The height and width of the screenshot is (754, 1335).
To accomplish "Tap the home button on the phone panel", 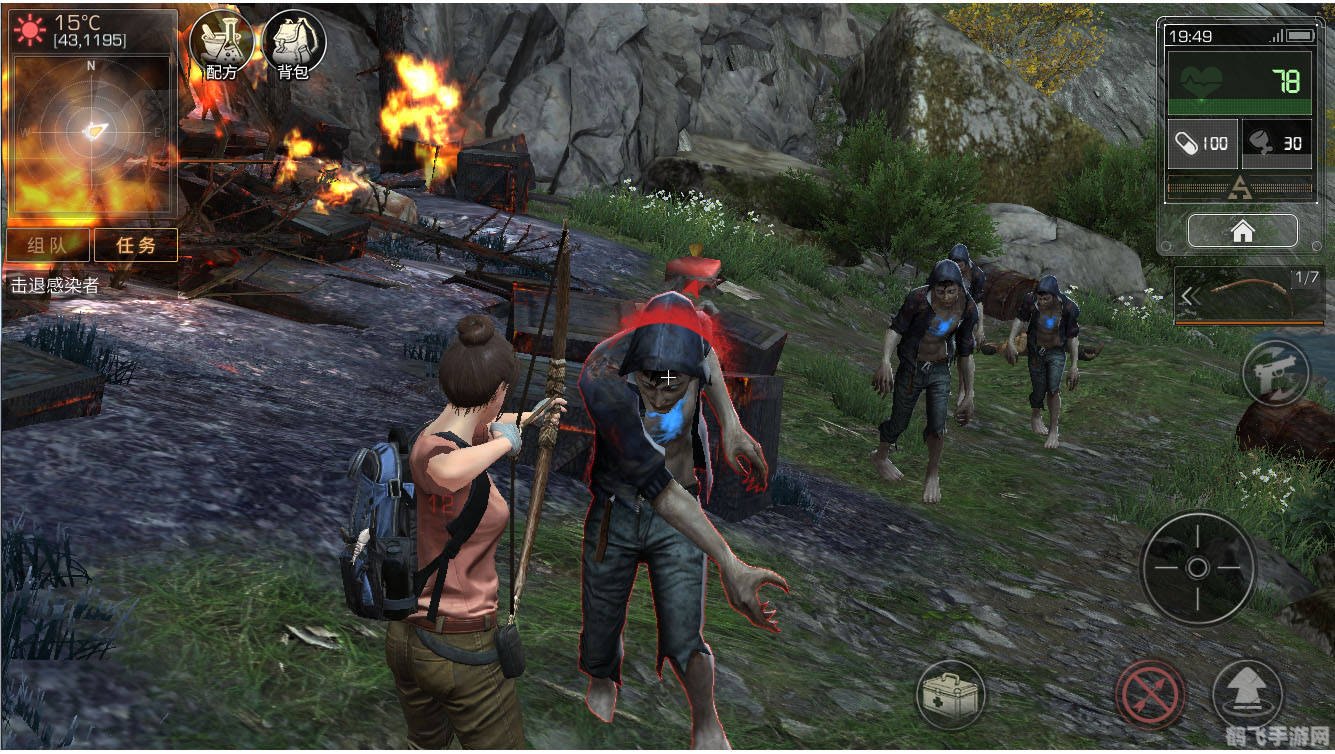I will [x=1242, y=232].
